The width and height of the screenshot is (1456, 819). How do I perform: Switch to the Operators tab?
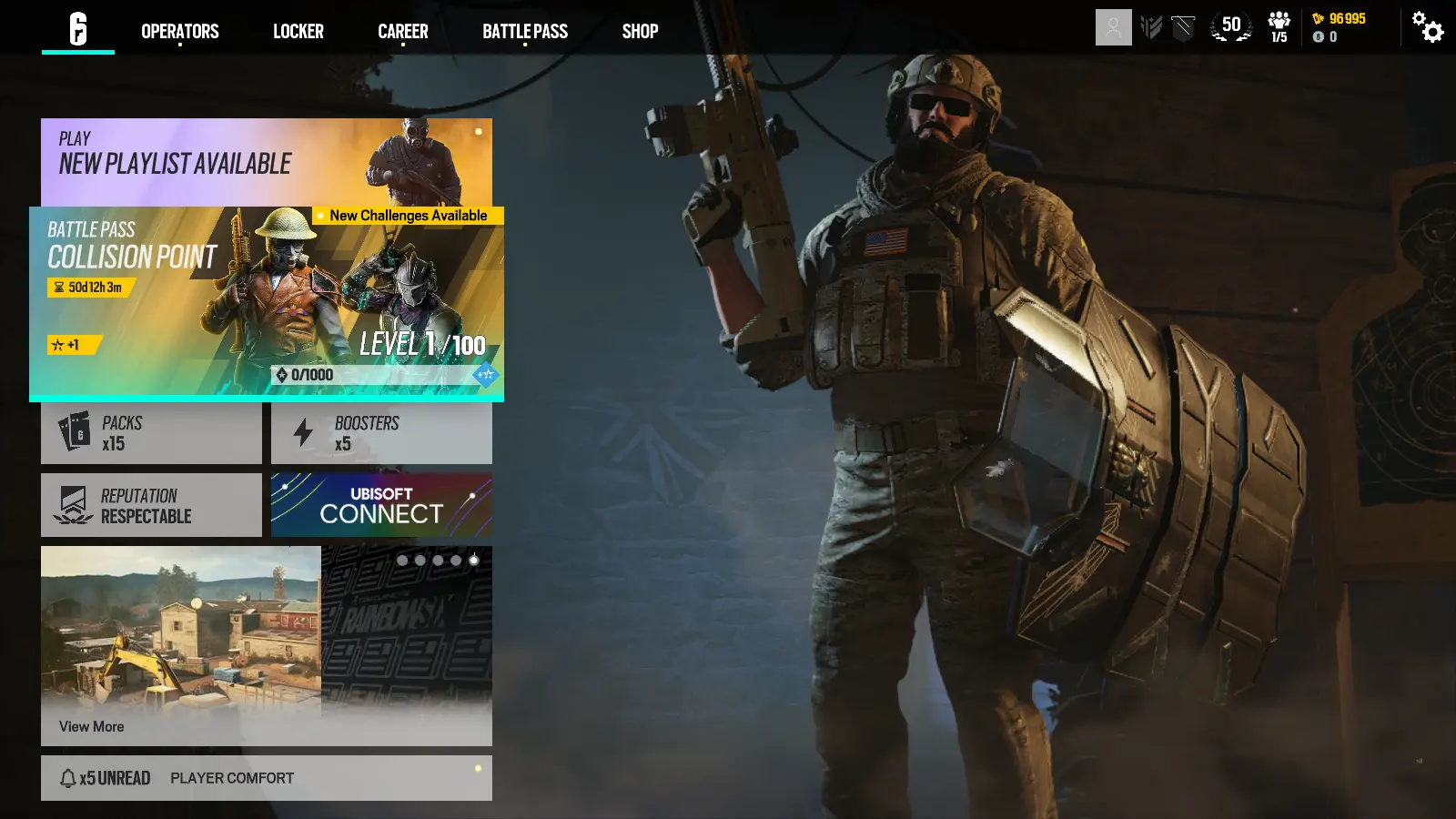tap(179, 31)
